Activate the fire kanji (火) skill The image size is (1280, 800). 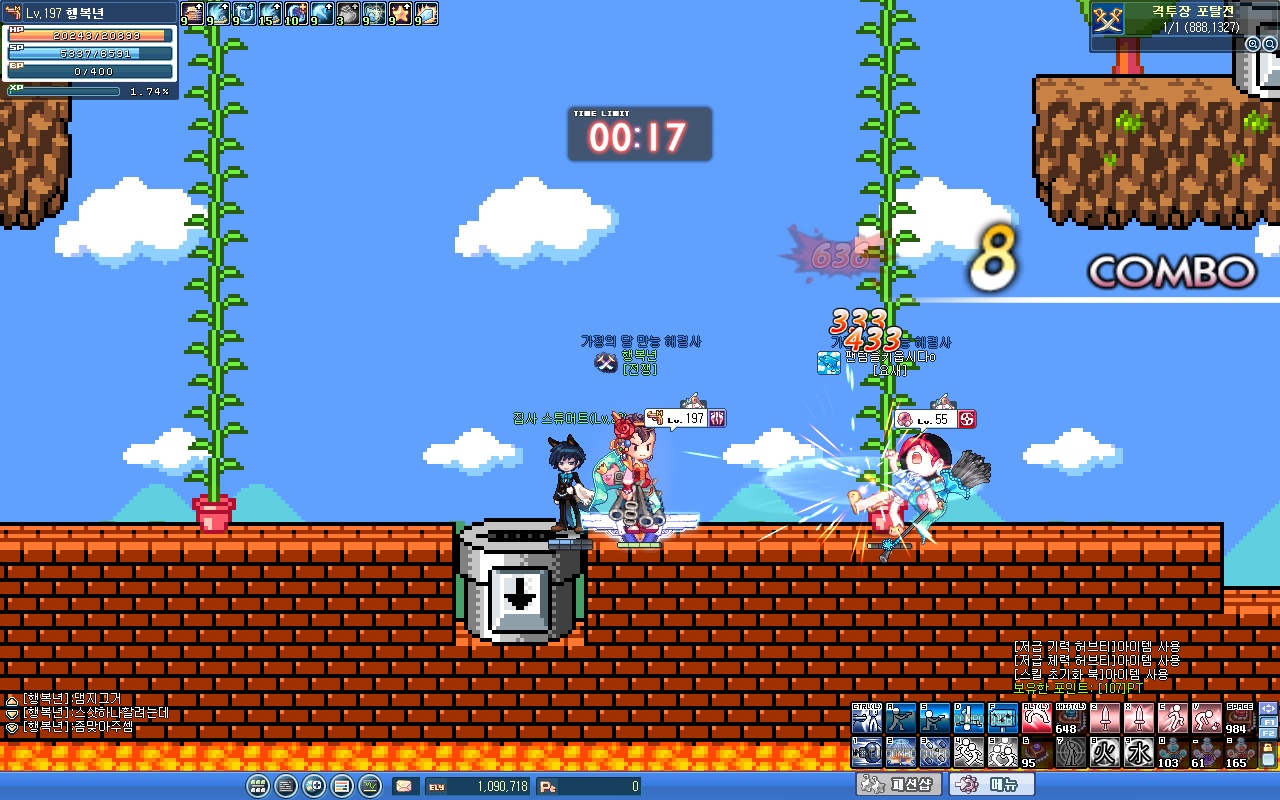click(x=1105, y=752)
